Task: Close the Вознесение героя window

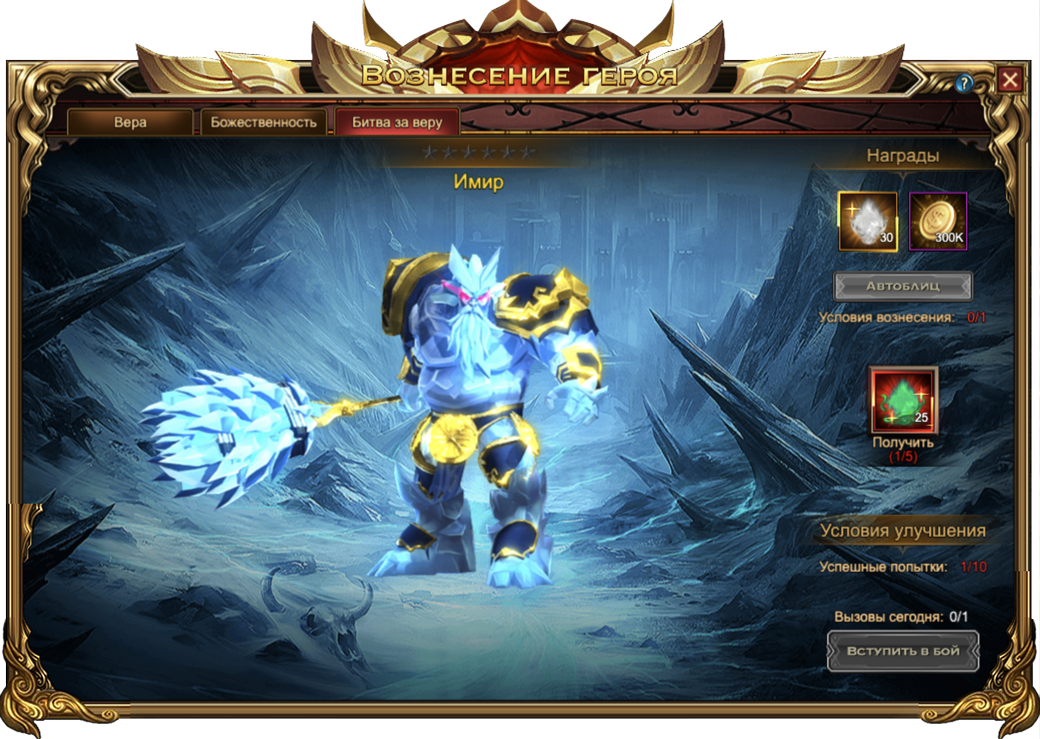Action: coord(1010,80)
